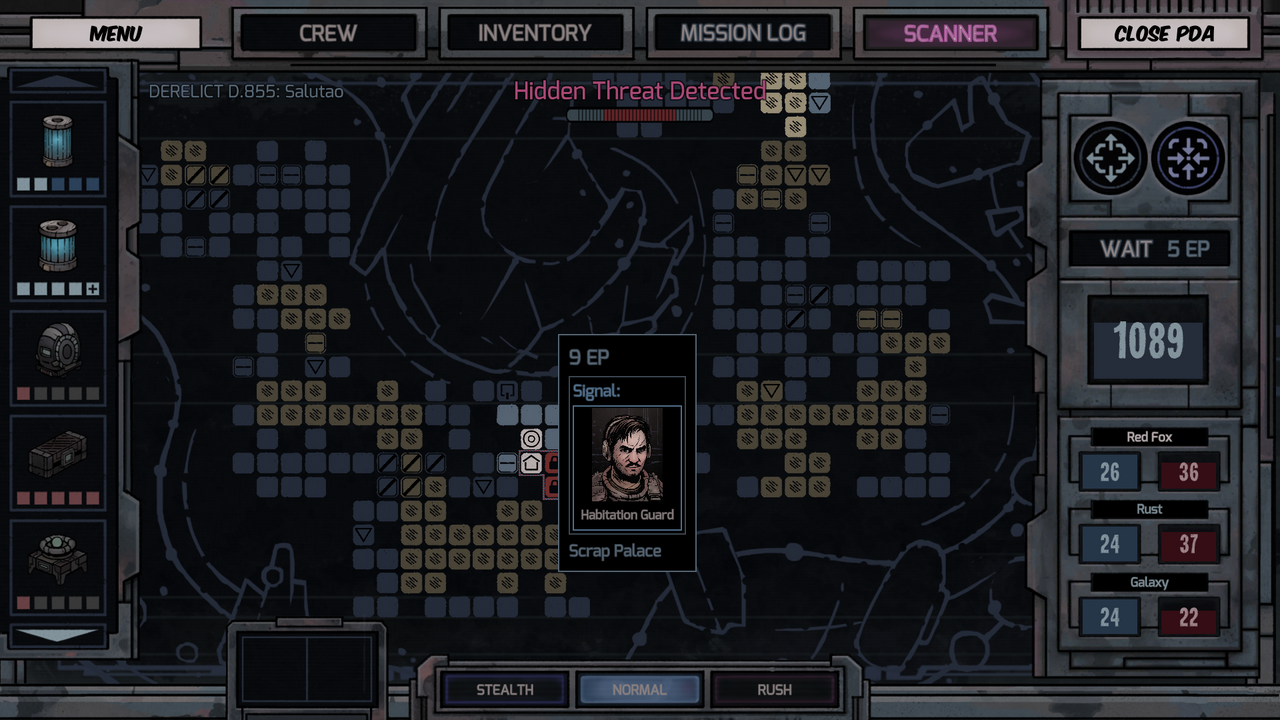Select the deployable turret item in the sidebar
This screenshot has height=720, width=1280.
[57, 560]
